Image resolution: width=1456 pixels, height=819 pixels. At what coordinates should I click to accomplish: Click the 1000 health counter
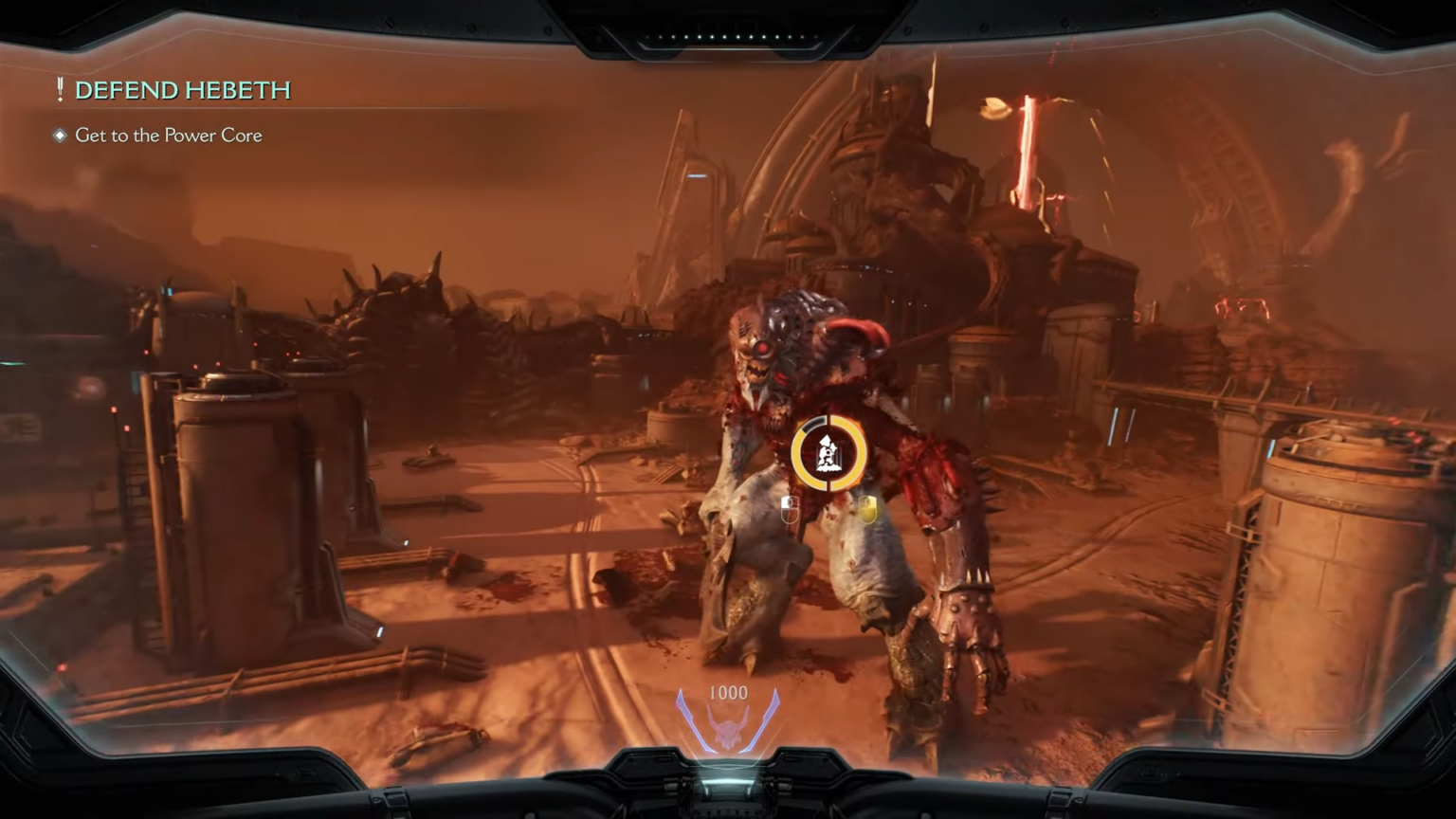pyautogui.click(x=727, y=693)
